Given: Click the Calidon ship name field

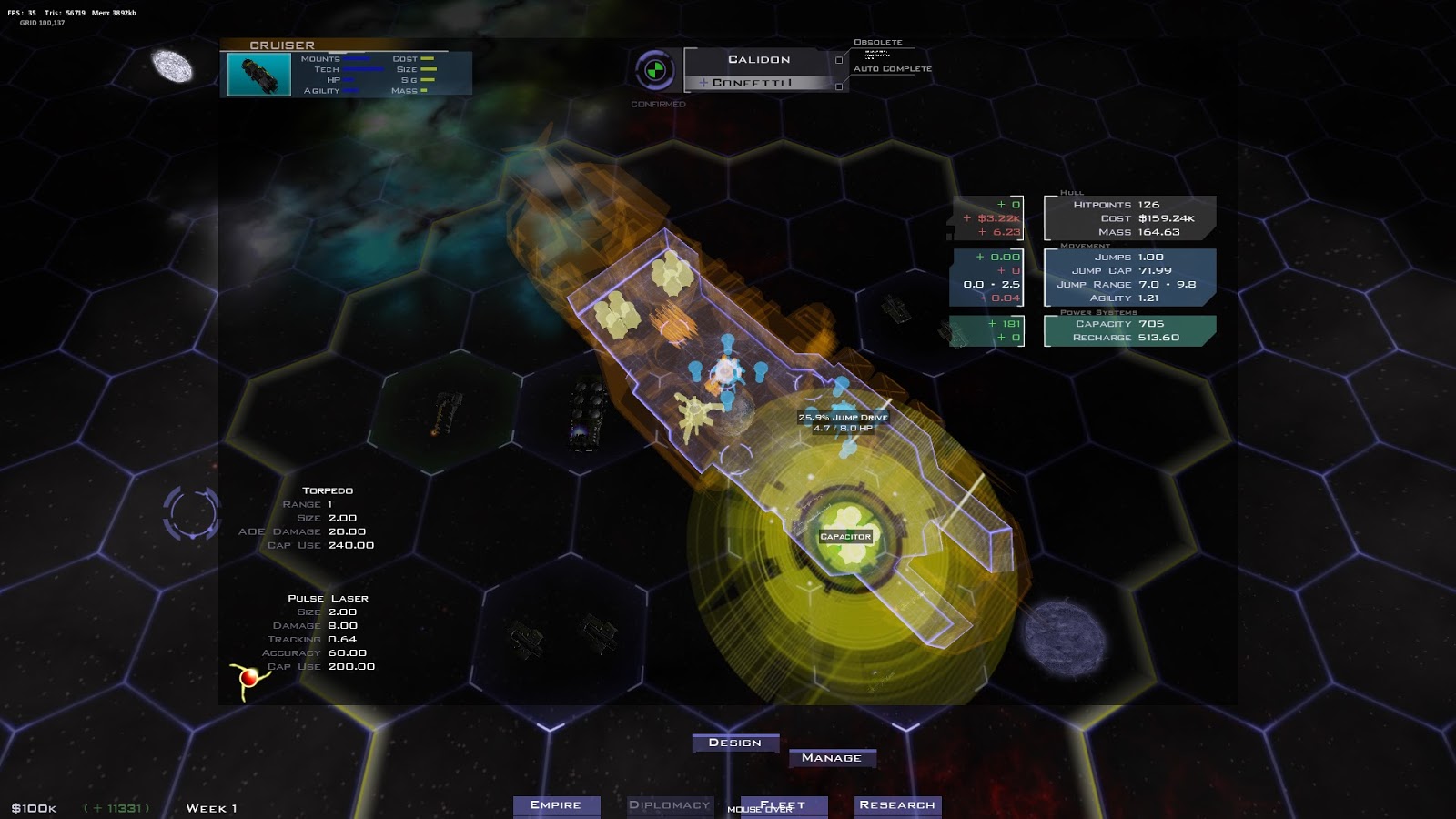Looking at the screenshot, I should pyautogui.click(x=758, y=59).
